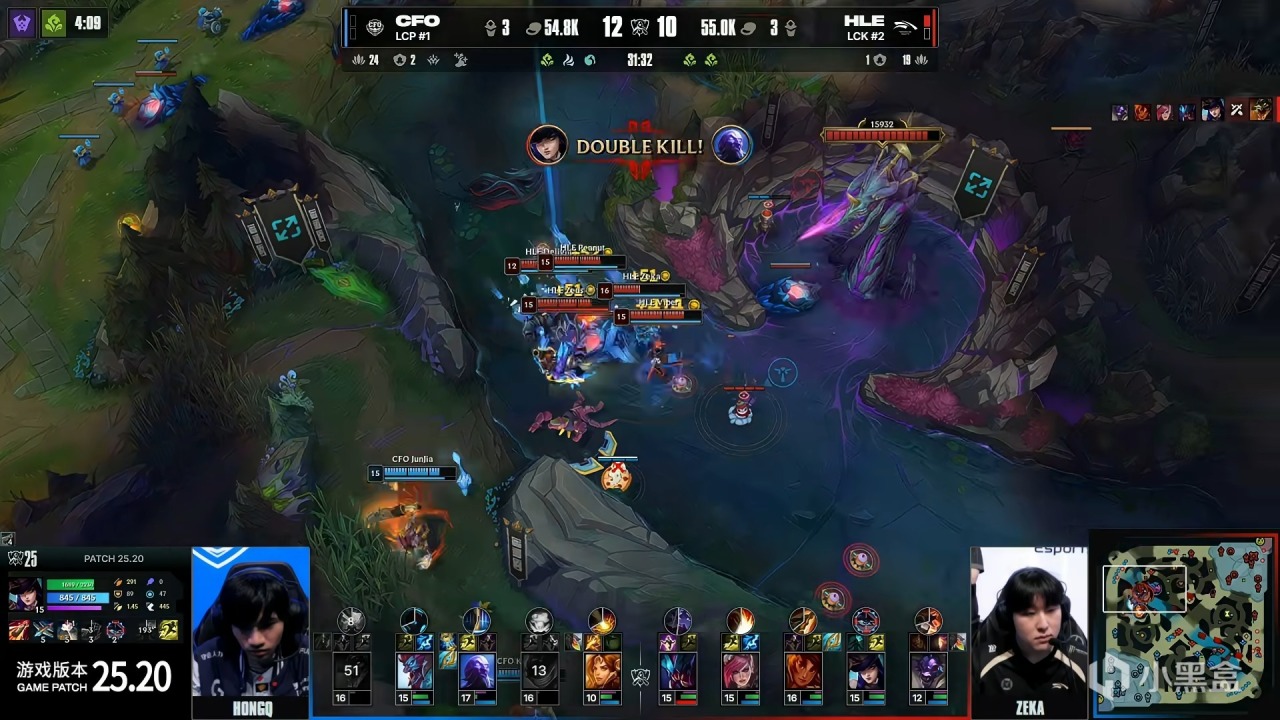This screenshot has height=720, width=1280.
Task: Select the red-horned champion portrait at level 15
Action: [414, 670]
